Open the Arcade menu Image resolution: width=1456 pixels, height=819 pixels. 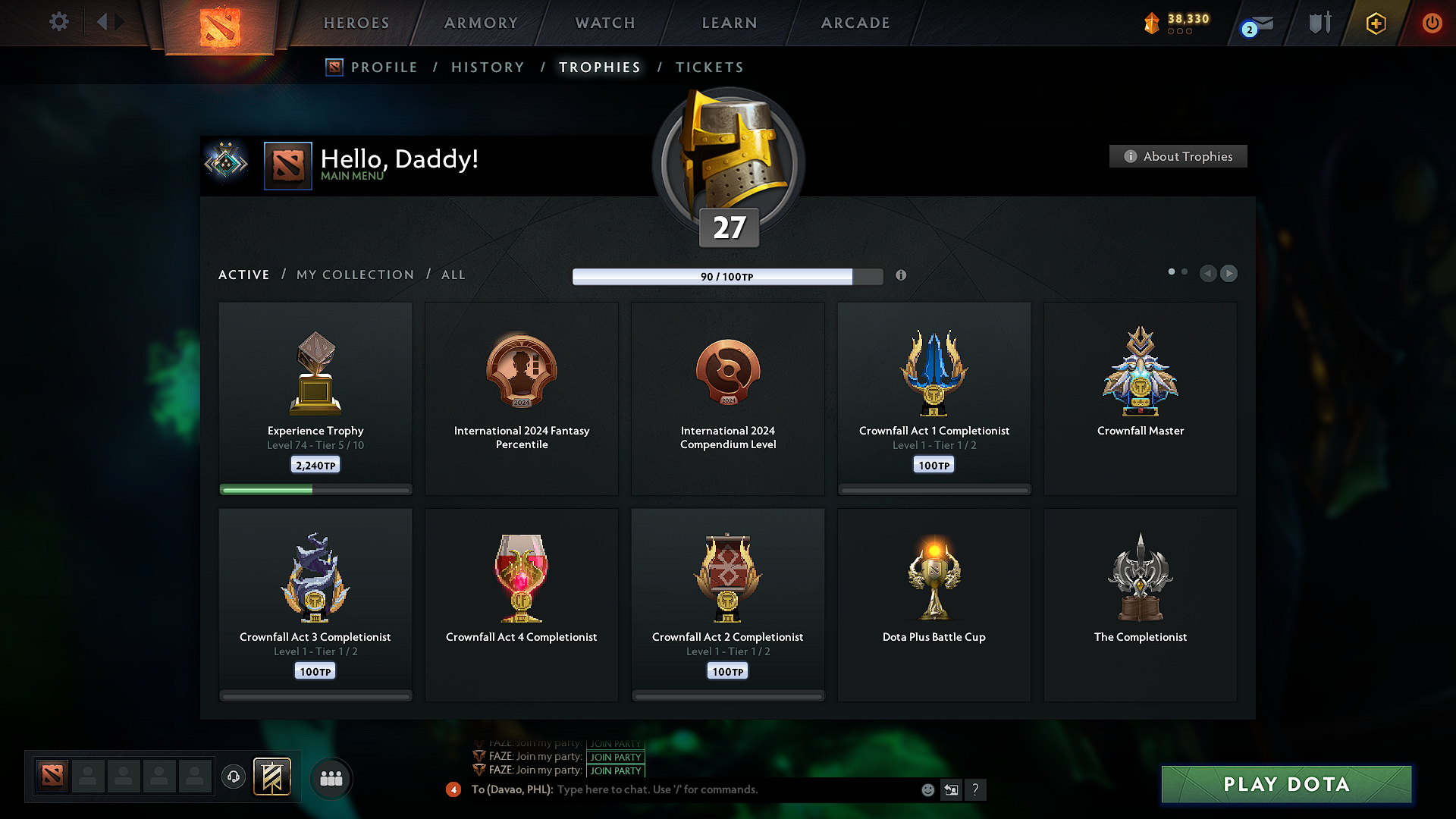(x=855, y=24)
